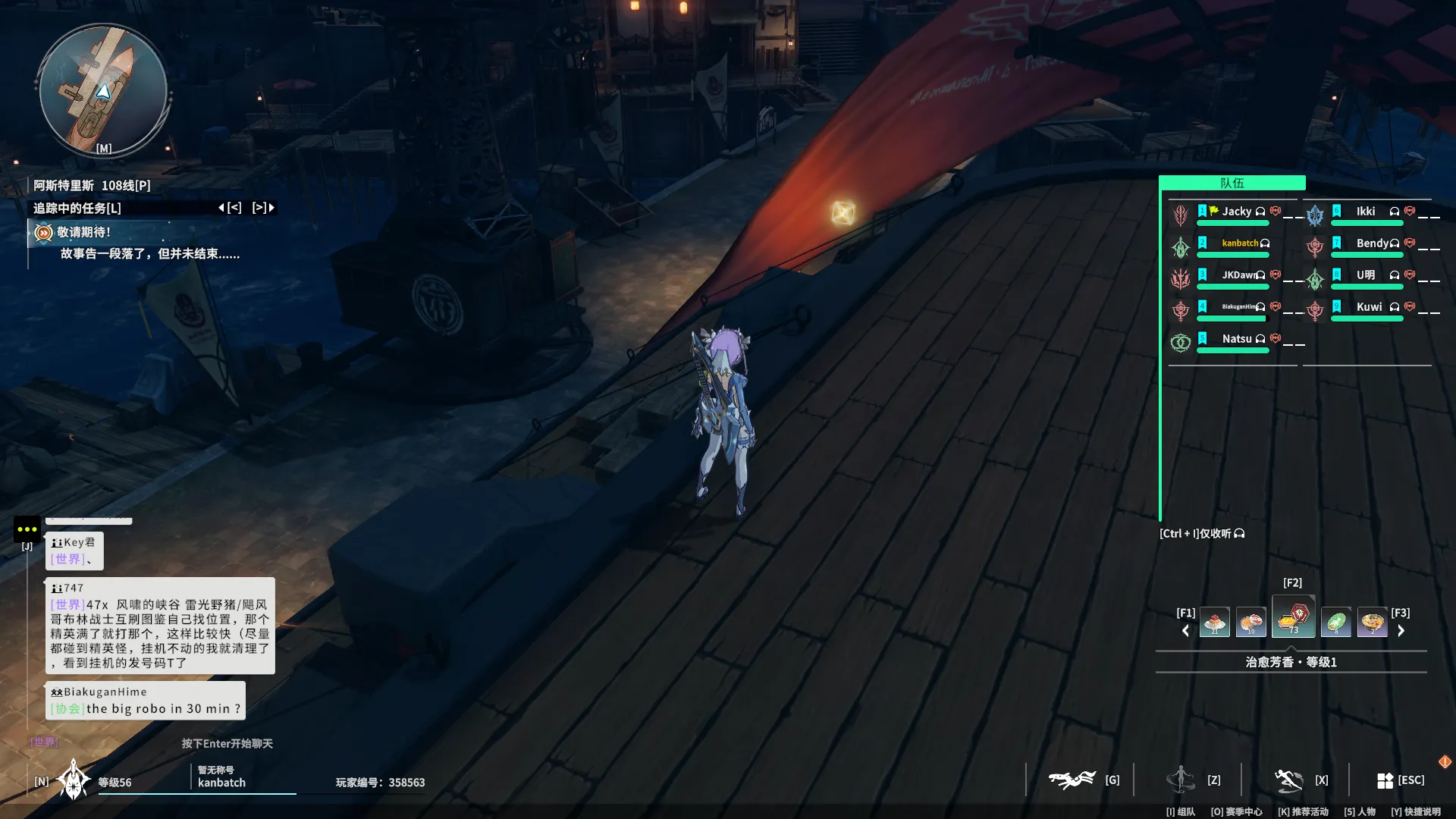Open the main menu four-square grid icon

[x=1385, y=780]
